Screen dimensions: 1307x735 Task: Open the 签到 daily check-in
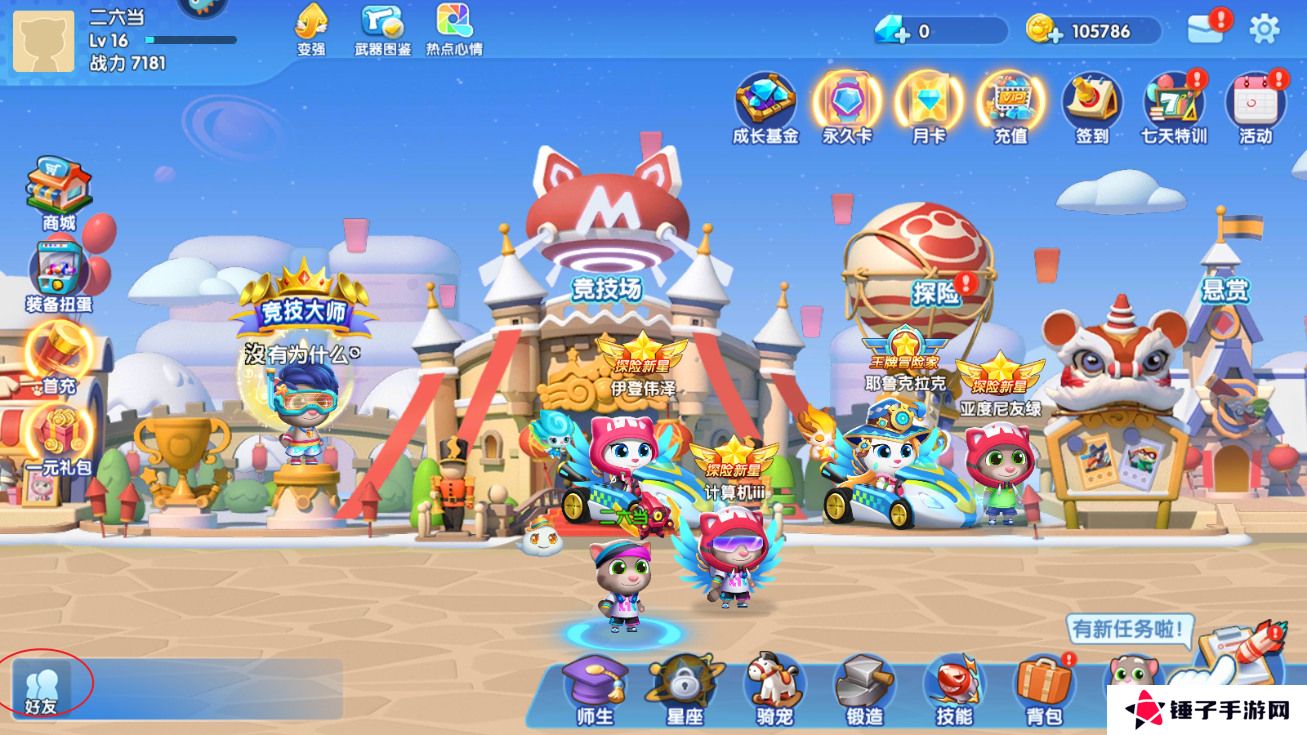pos(1091,104)
